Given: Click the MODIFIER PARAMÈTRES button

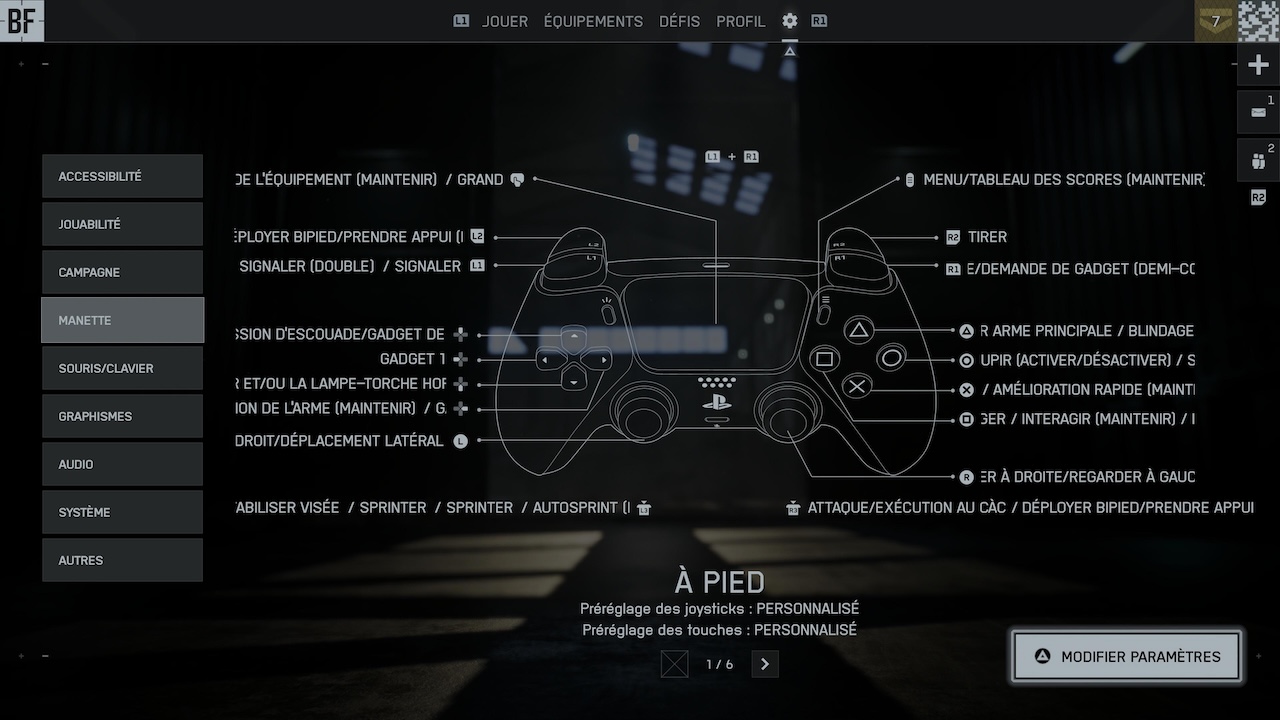Looking at the screenshot, I should pyautogui.click(x=1127, y=657).
